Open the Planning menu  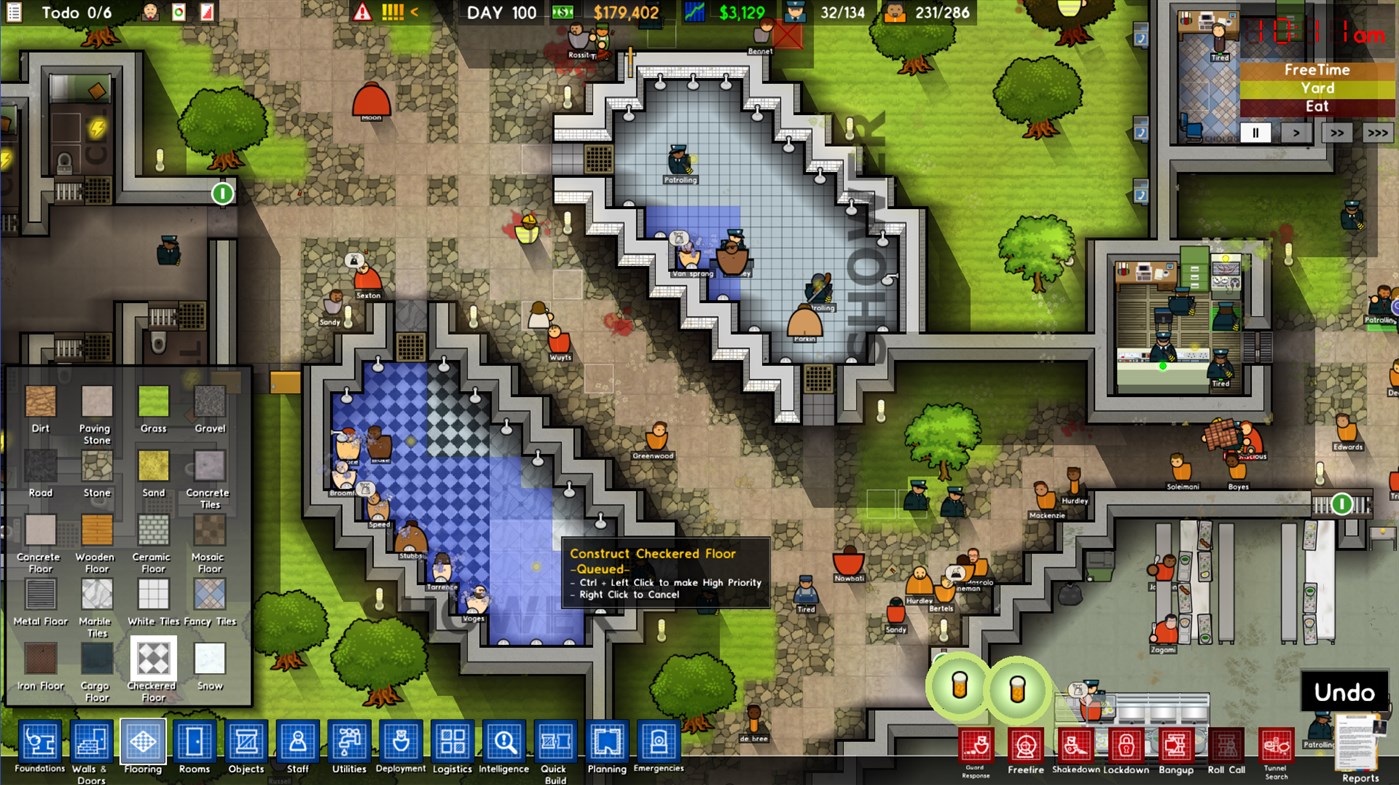coord(606,742)
